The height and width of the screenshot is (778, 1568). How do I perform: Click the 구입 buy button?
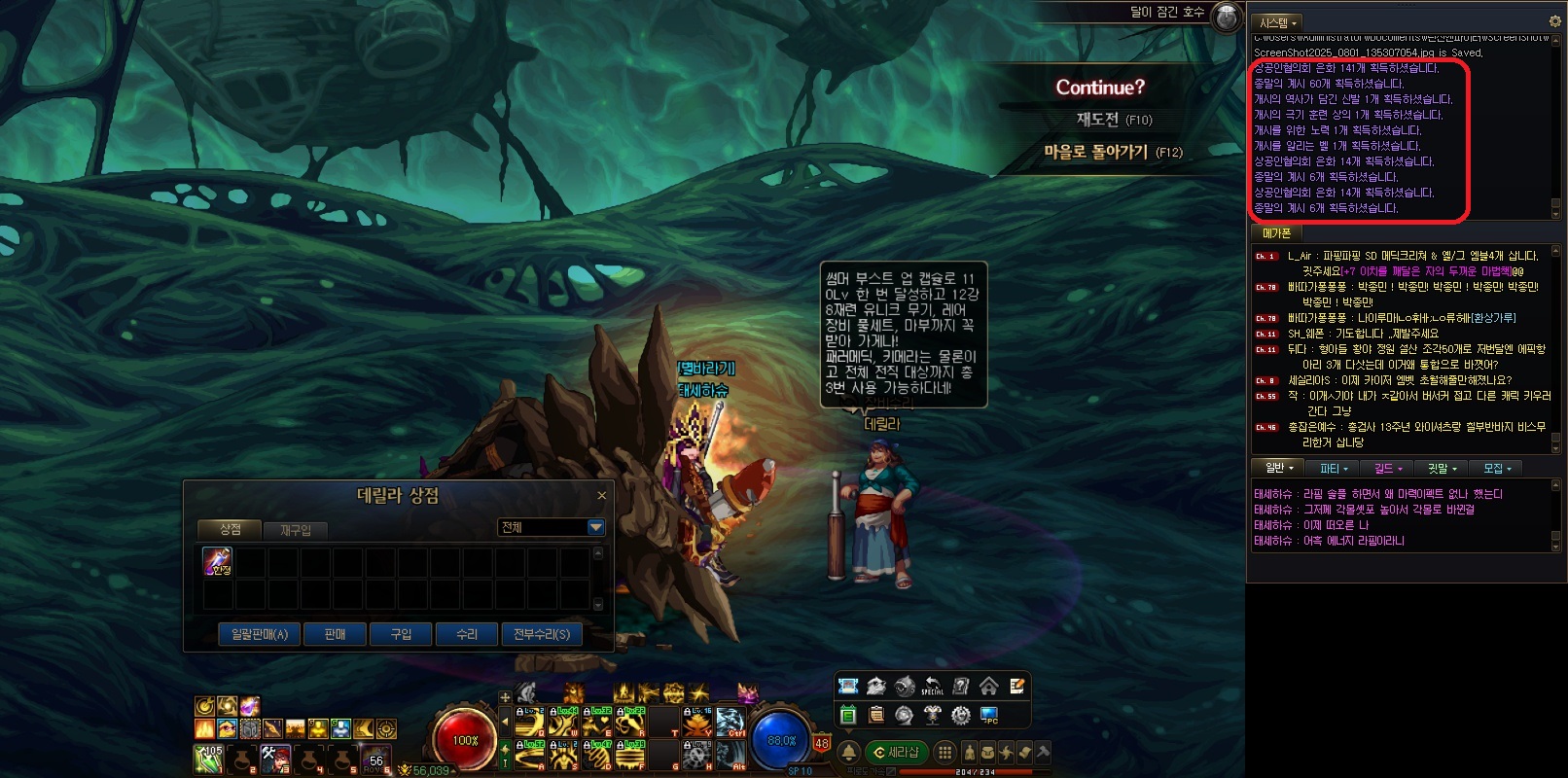[401, 634]
